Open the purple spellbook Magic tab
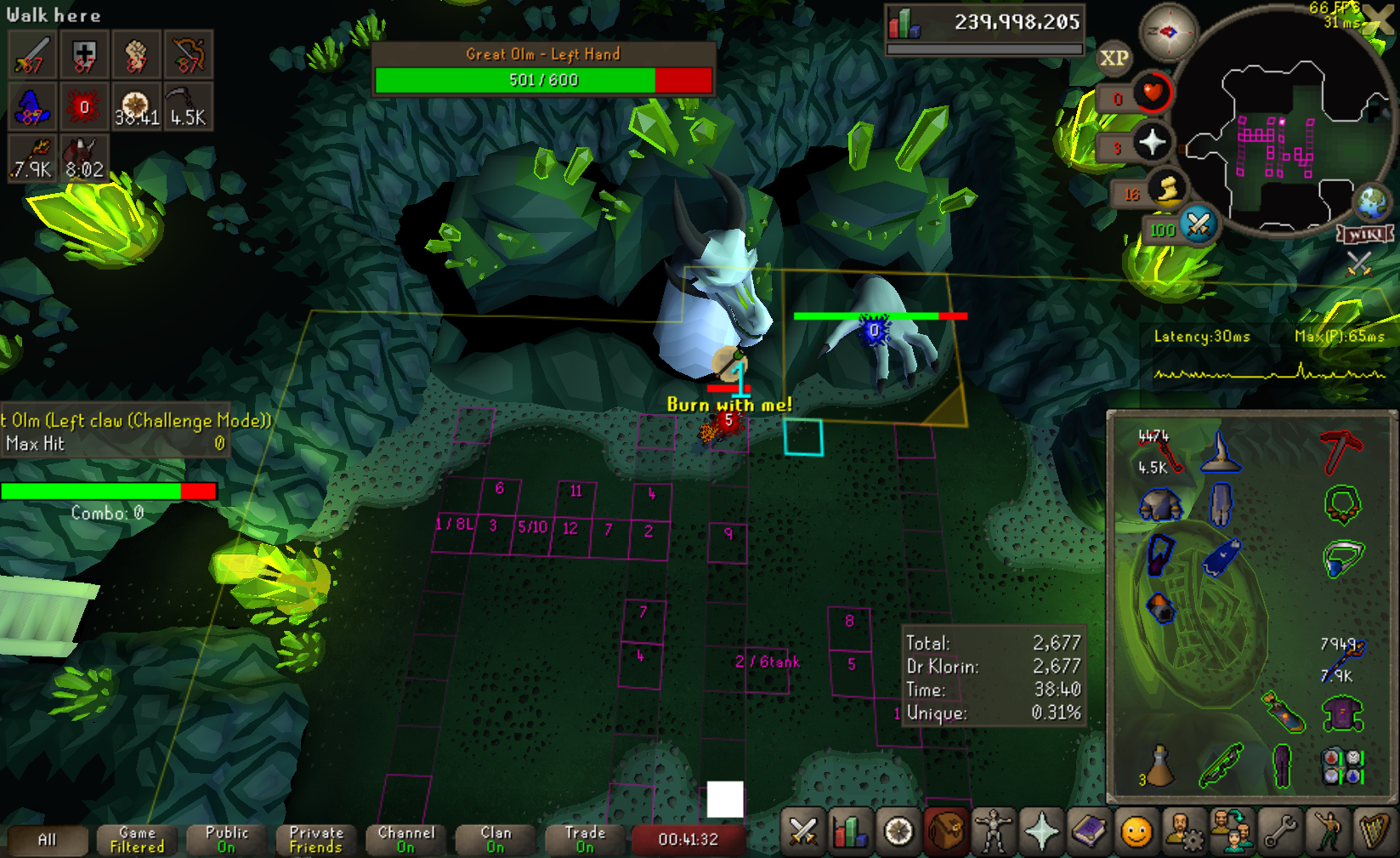The height and width of the screenshot is (858, 1400). (1089, 832)
